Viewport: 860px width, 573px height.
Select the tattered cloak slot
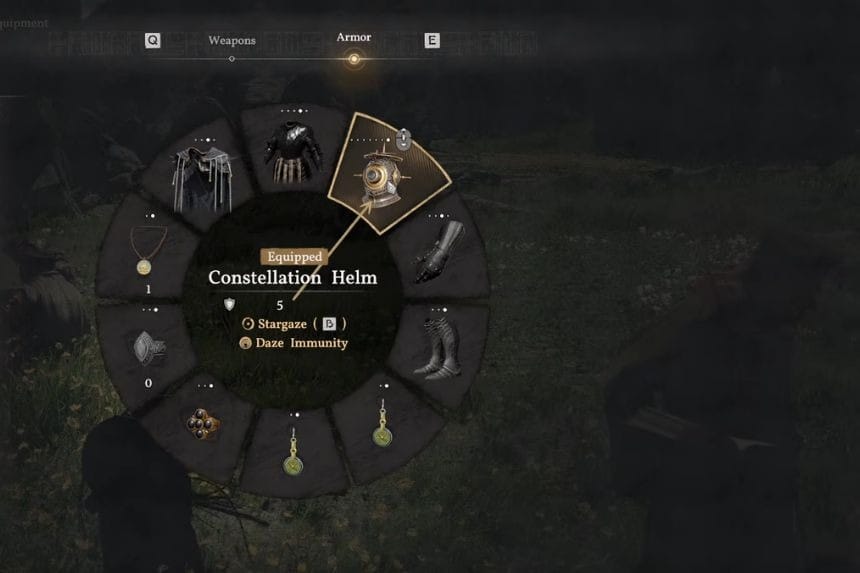pos(198,180)
